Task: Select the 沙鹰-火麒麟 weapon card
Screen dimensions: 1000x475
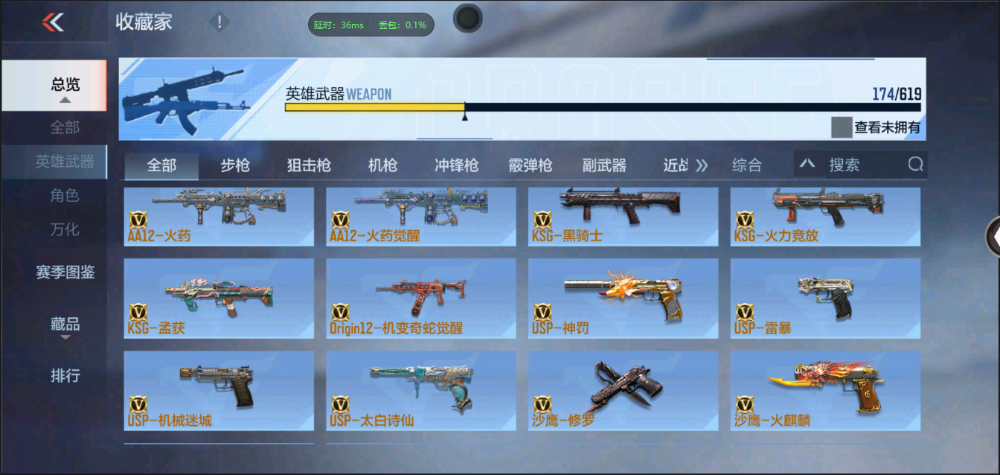Action: click(x=825, y=390)
